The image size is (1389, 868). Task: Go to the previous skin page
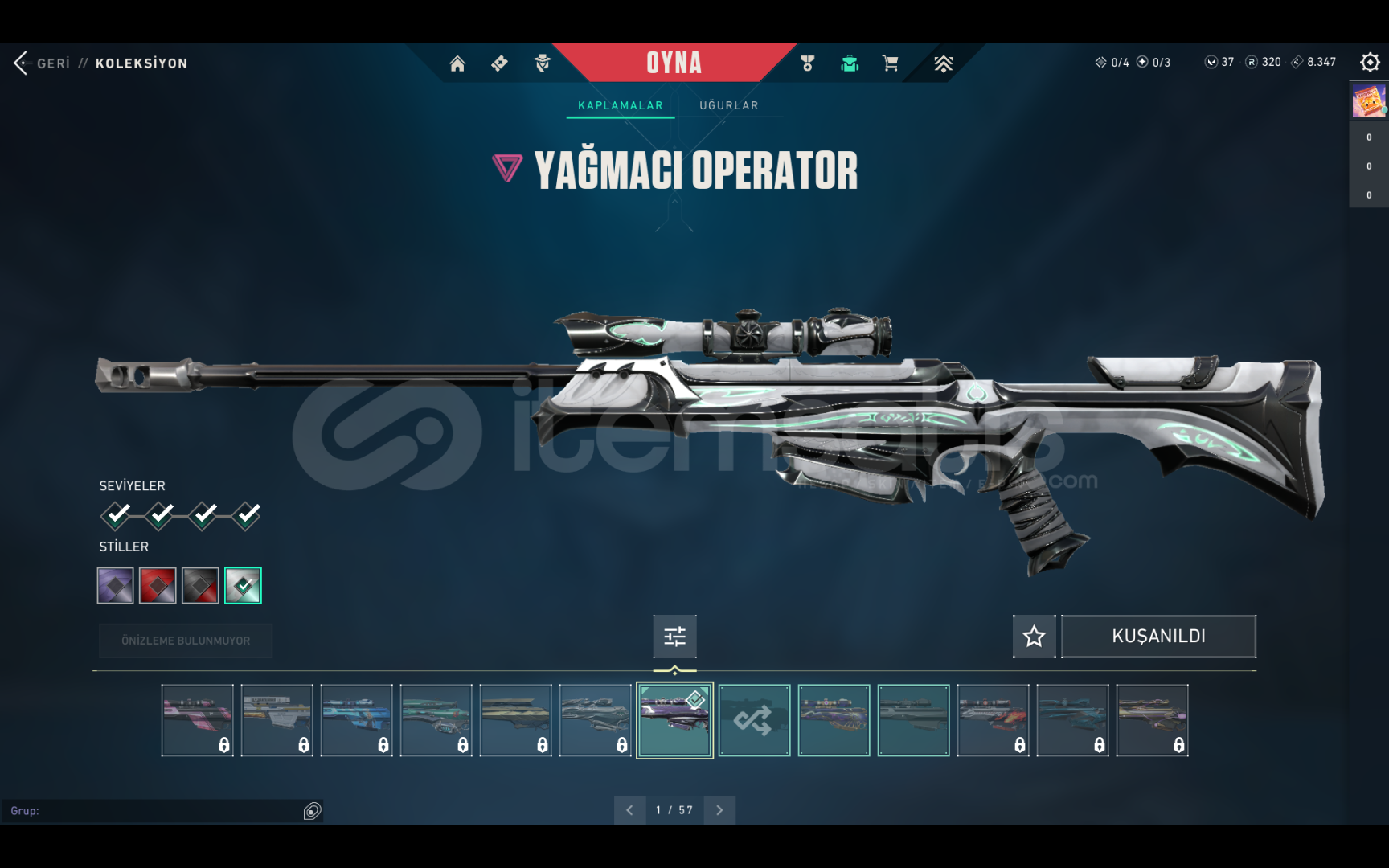[x=629, y=810]
